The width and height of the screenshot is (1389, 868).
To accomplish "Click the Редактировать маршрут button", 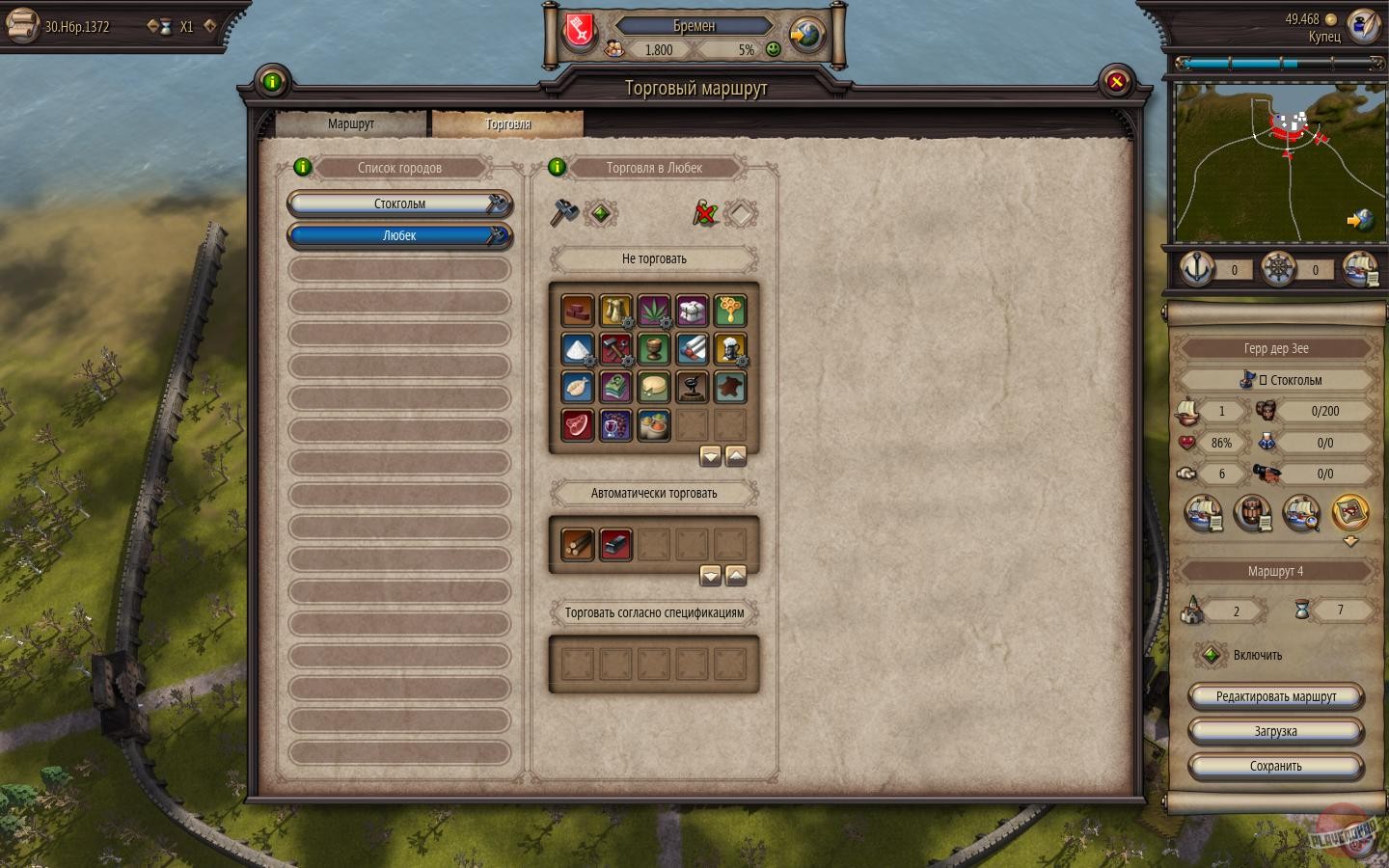I will [x=1275, y=695].
